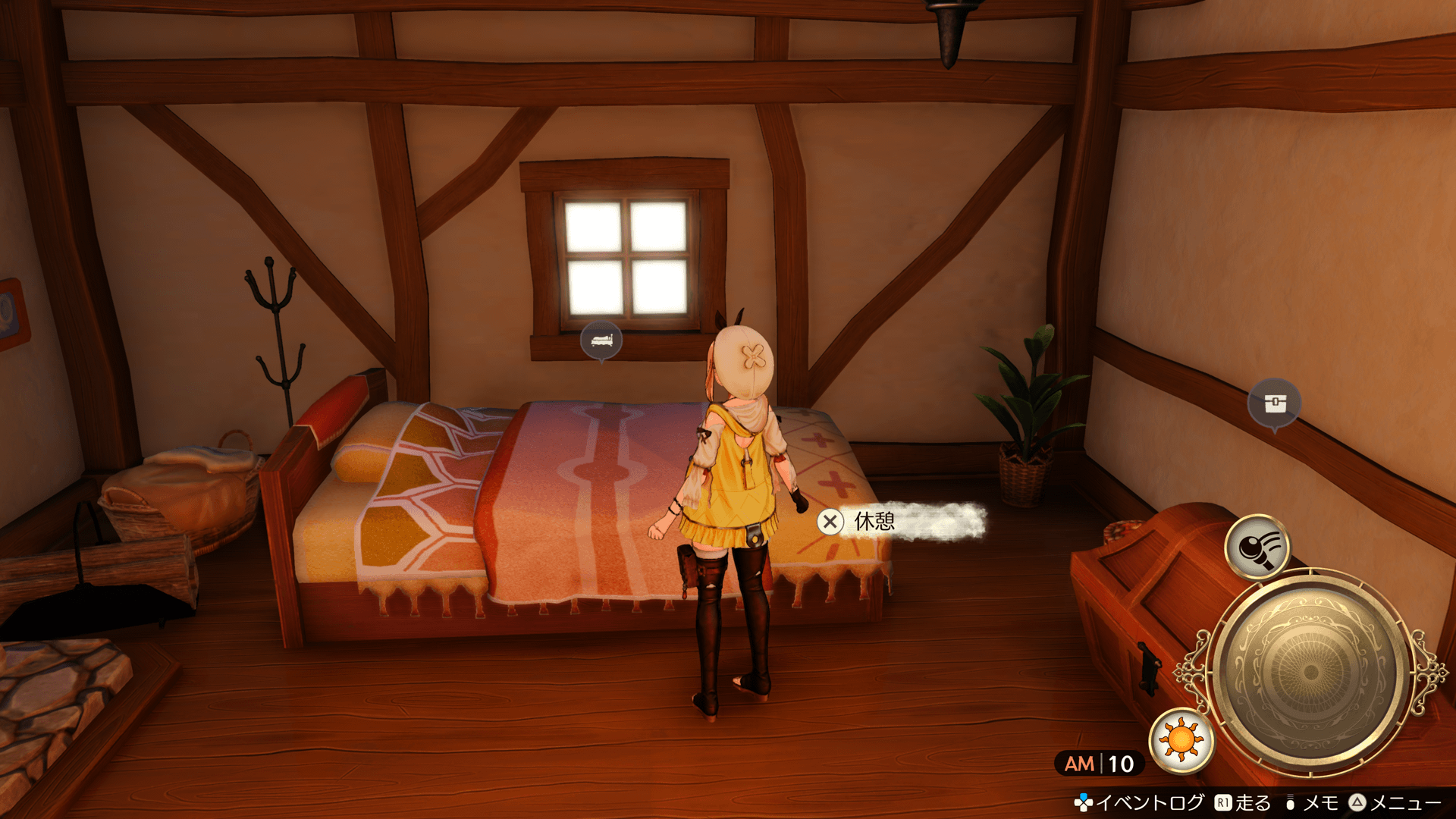Screen dimensions: 1456x819
Task: Select the bed rest marker icon
Action: pos(601,340)
